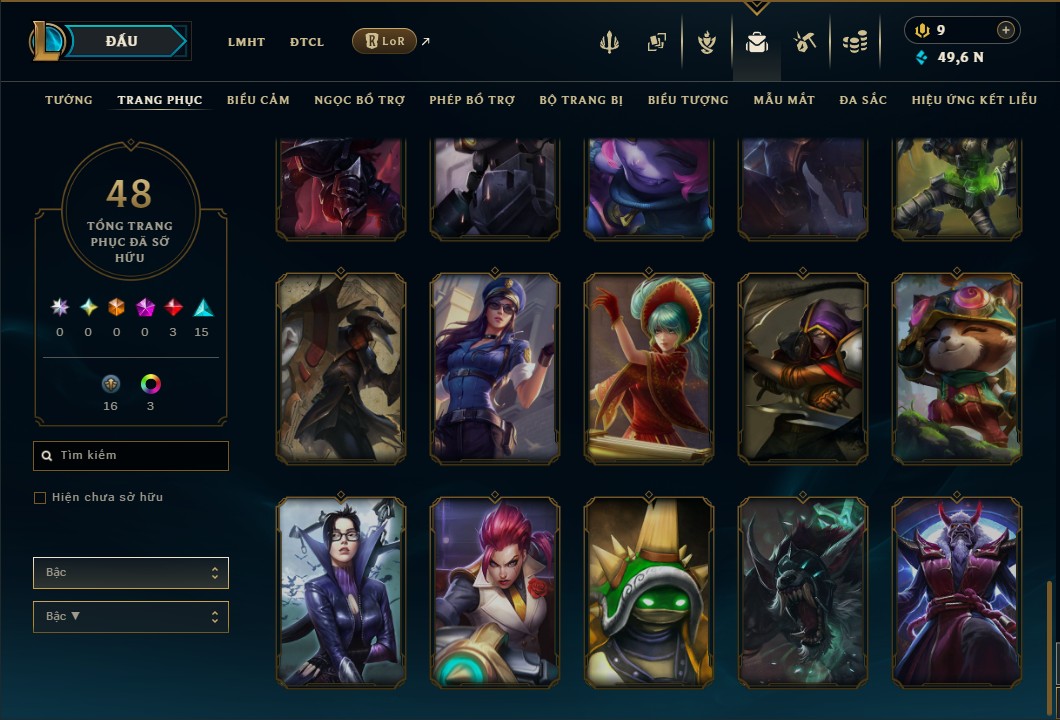Open the ĐTCL menu entry

[x=307, y=42]
